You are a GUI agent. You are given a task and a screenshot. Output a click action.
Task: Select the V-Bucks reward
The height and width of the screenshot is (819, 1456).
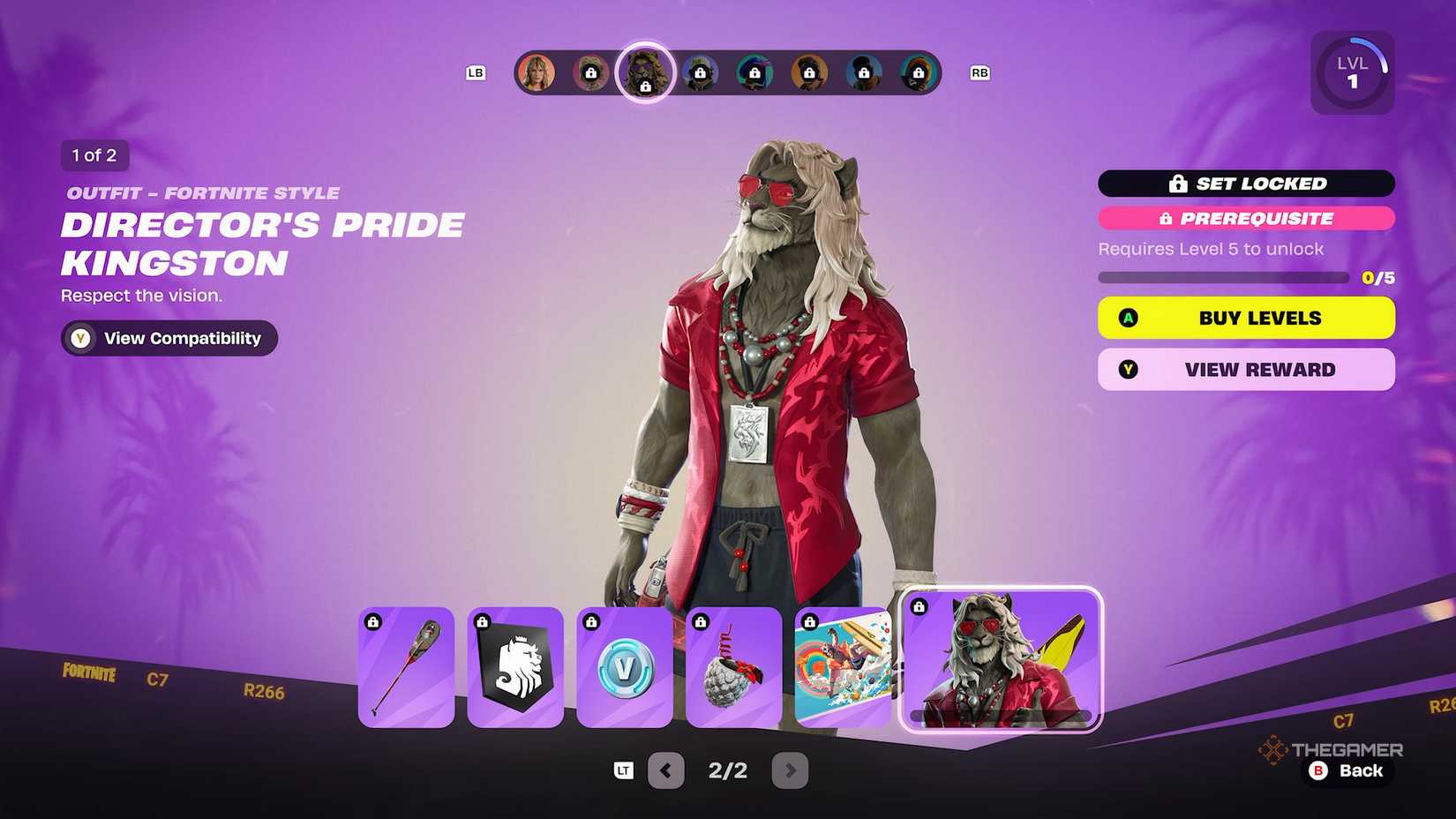pyautogui.click(x=625, y=666)
